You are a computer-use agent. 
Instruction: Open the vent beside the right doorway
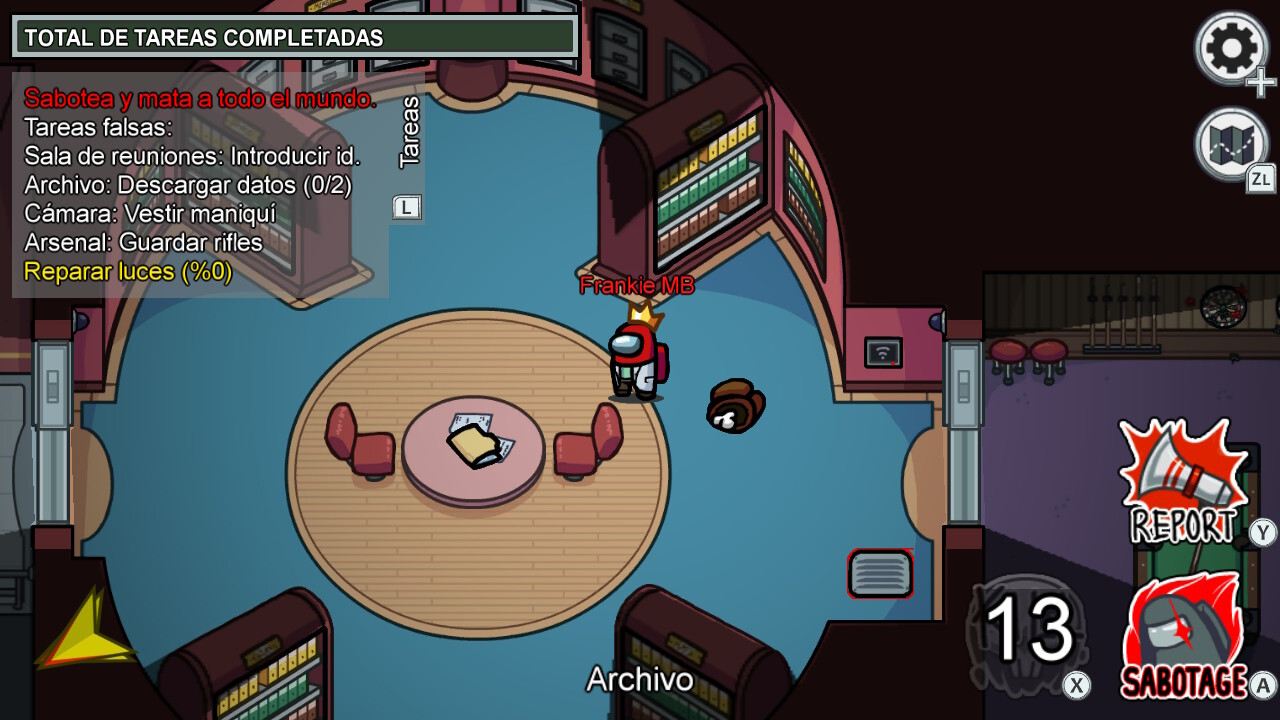click(881, 575)
